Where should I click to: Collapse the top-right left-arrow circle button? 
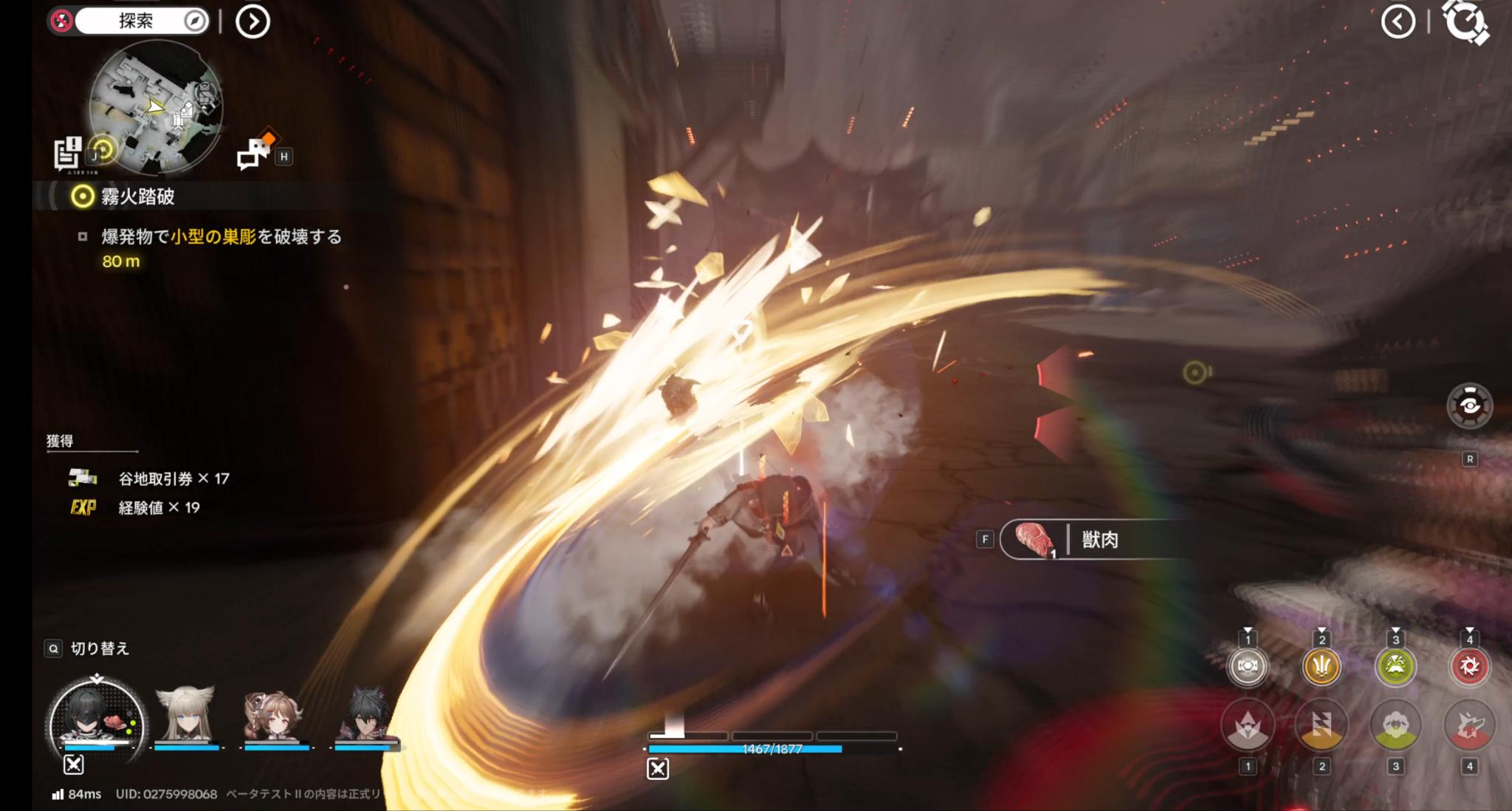click(1398, 21)
